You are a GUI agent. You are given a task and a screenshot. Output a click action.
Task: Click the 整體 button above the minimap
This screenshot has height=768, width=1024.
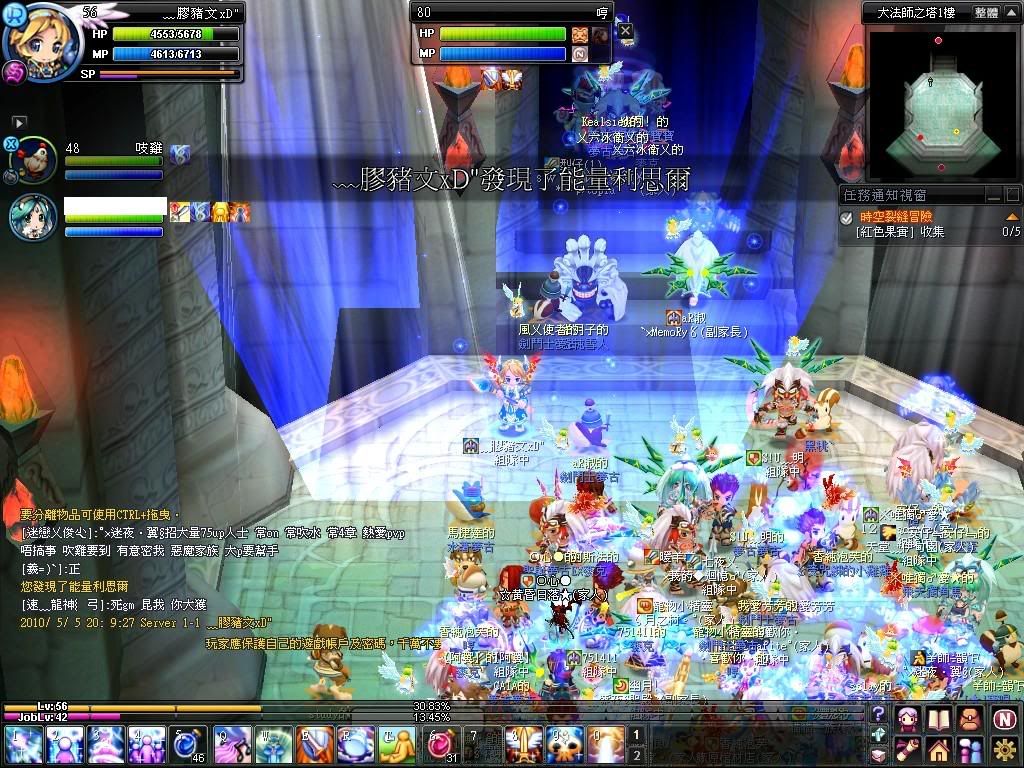[x=985, y=13]
